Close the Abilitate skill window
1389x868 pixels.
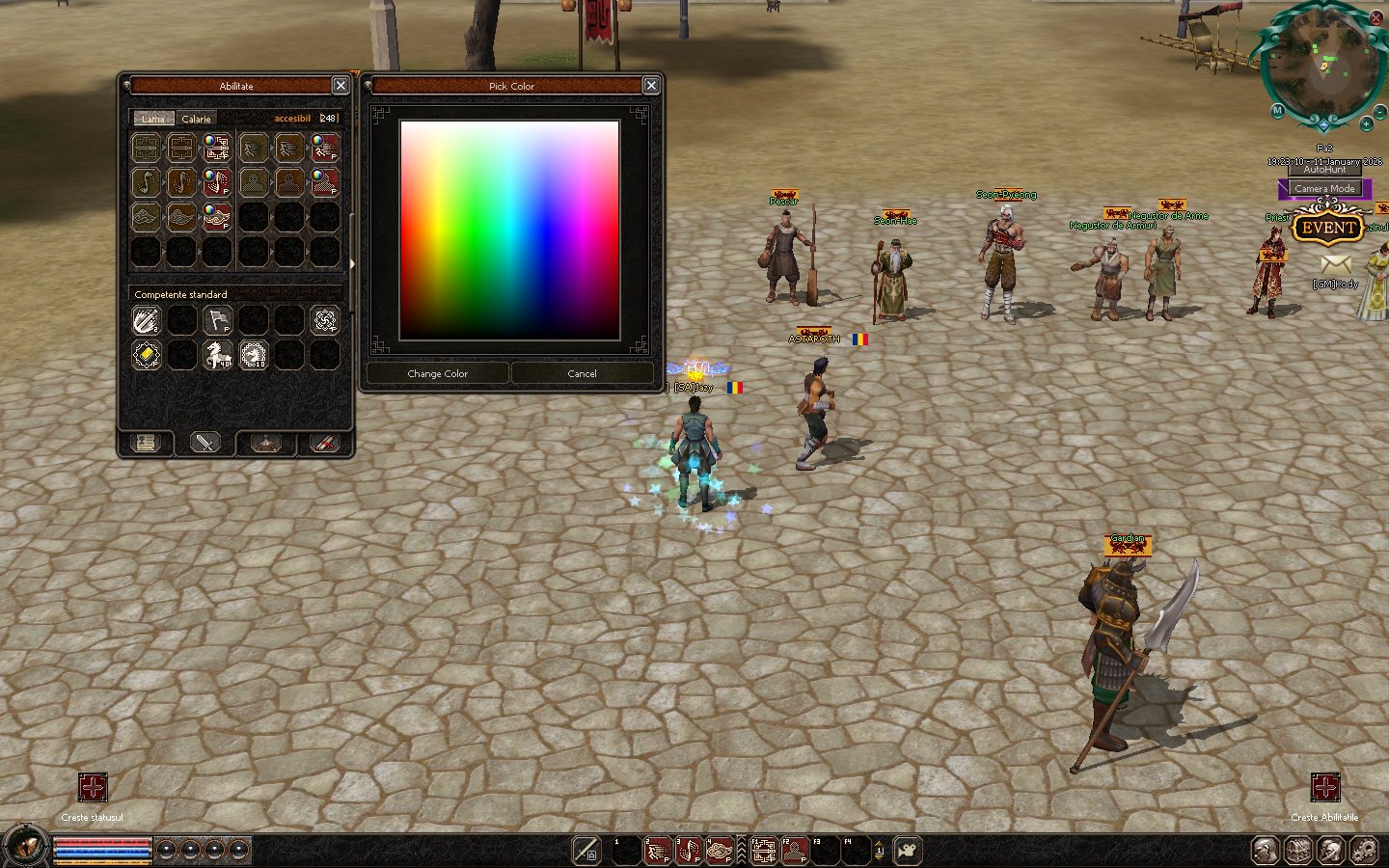pyautogui.click(x=340, y=86)
